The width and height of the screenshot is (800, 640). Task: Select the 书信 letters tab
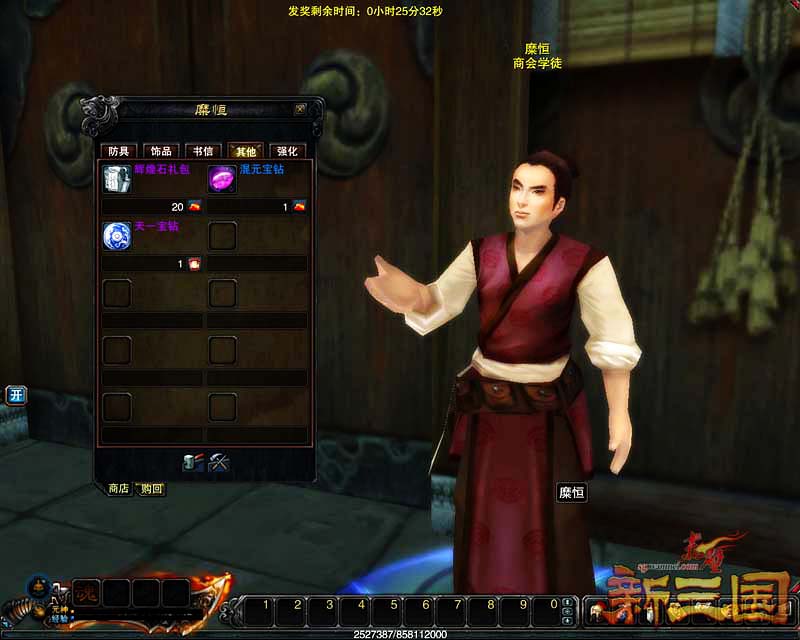click(x=202, y=151)
